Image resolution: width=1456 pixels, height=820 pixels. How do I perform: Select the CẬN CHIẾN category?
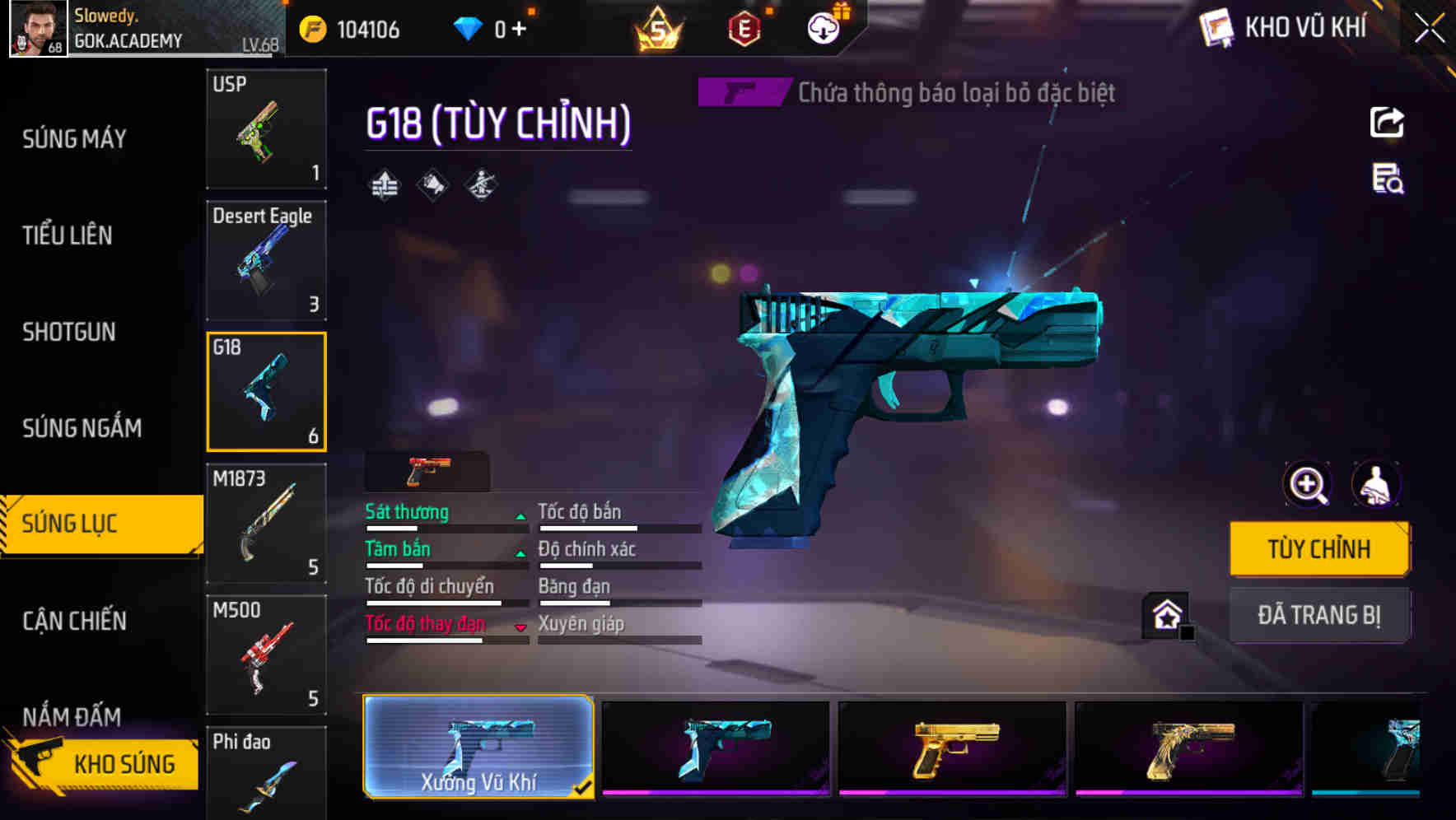tap(74, 622)
